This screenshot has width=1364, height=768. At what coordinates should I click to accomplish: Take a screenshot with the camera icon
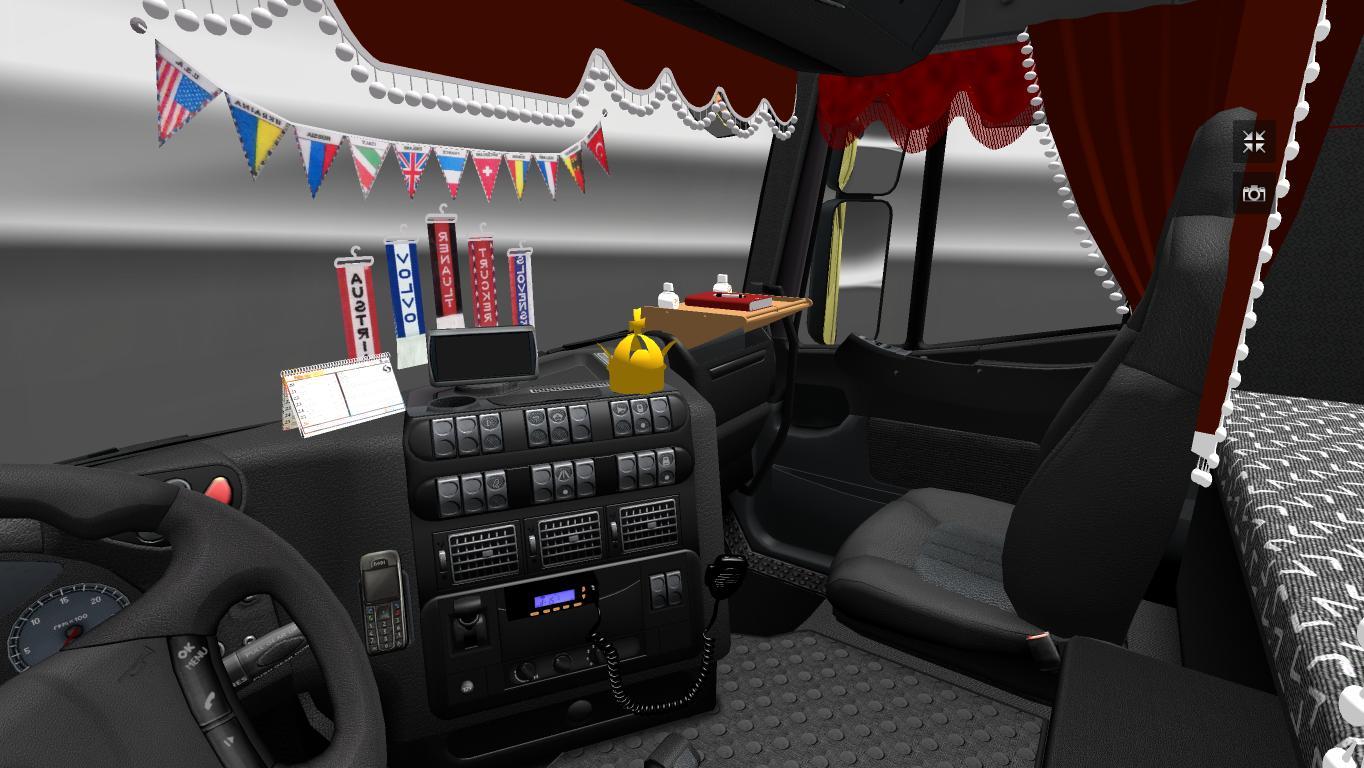1254,194
